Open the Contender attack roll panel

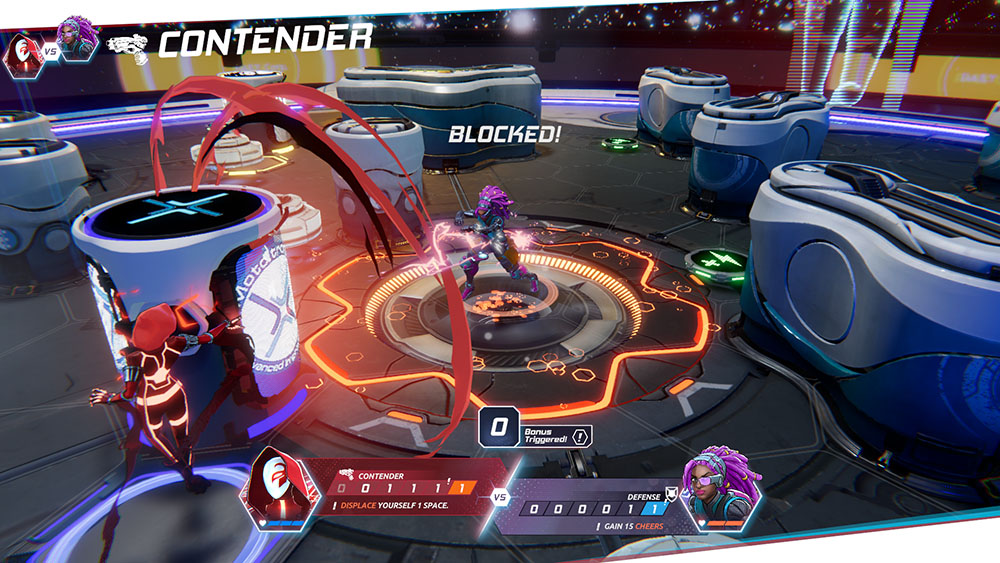tap(408, 487)
